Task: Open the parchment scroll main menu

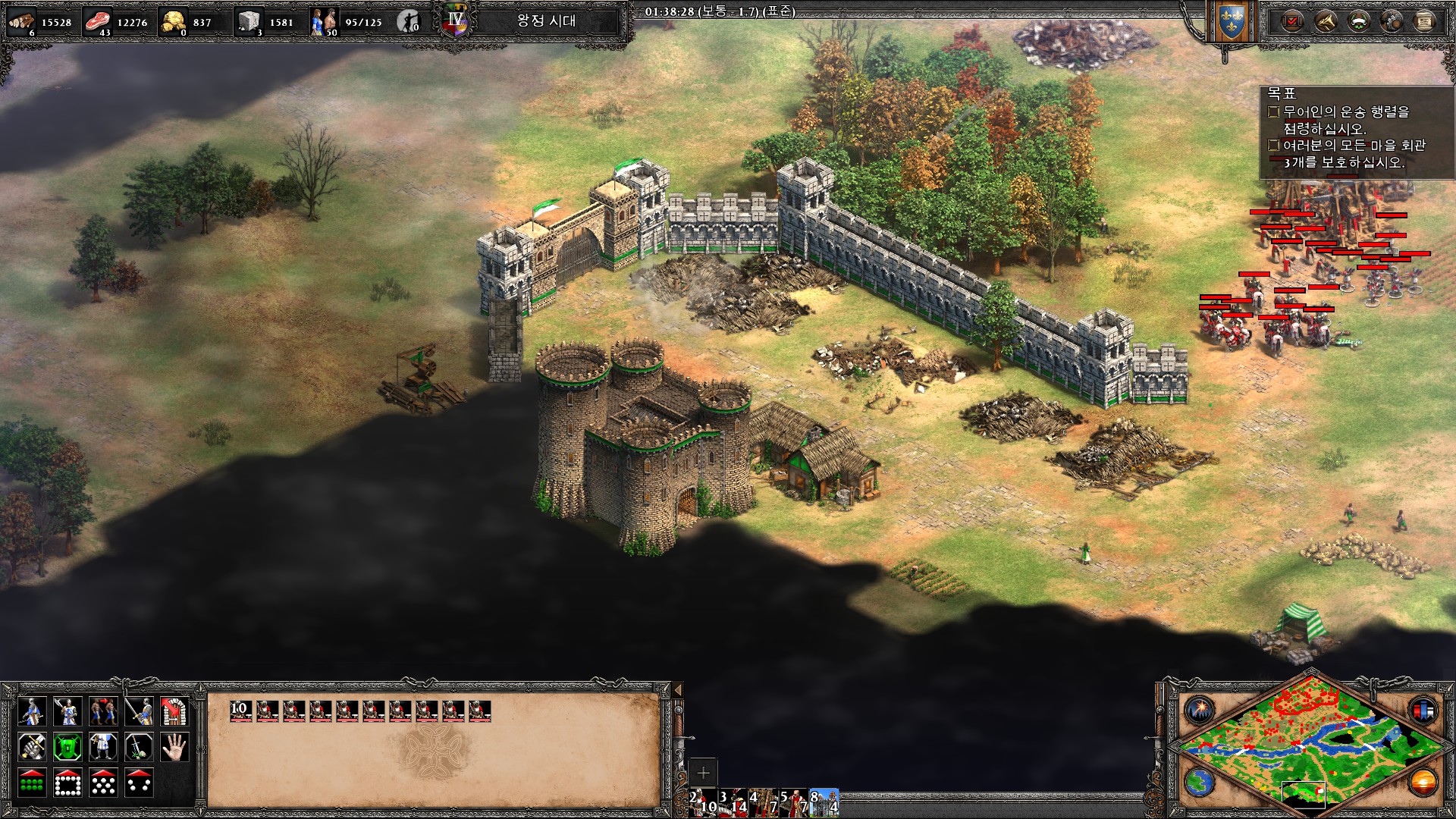Action: coord(1424,21)
